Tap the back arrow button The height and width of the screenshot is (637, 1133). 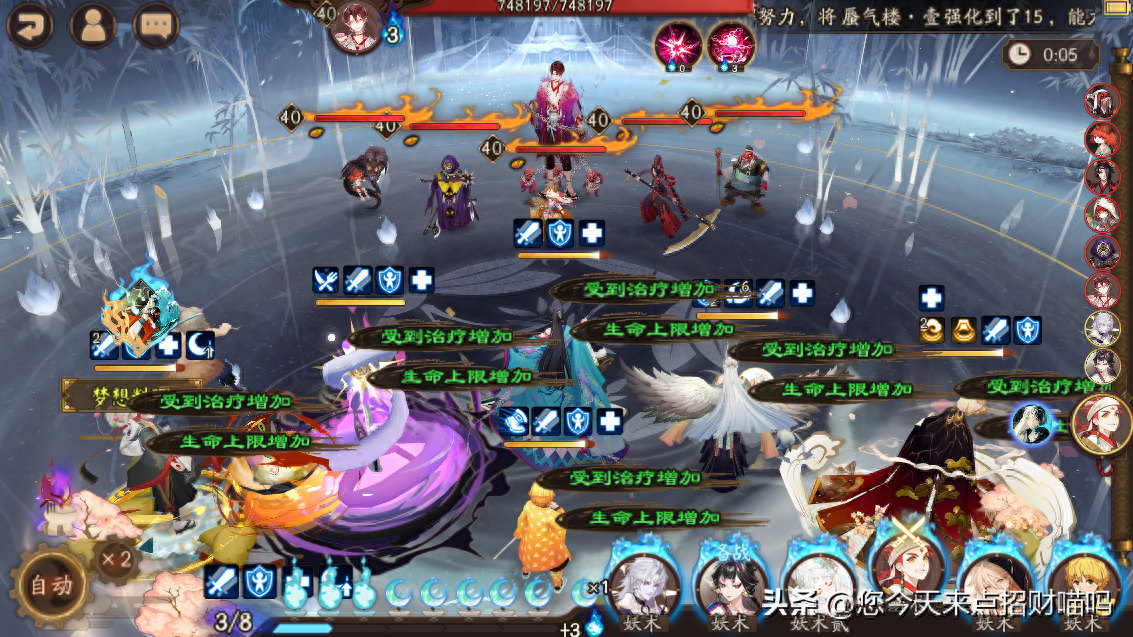tap(34, 25)
